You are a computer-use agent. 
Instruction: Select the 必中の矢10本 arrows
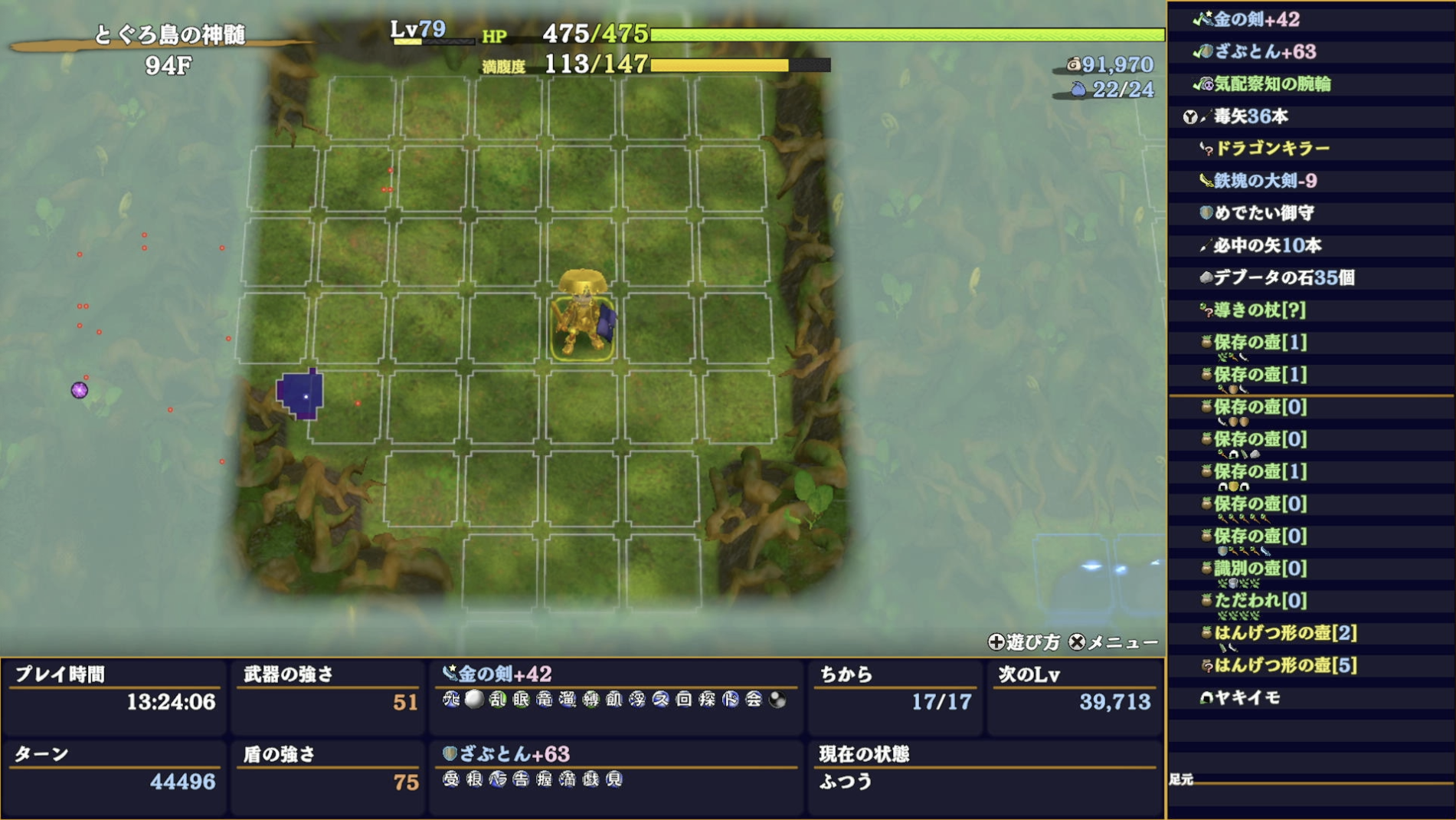(x=1267, y=245)
